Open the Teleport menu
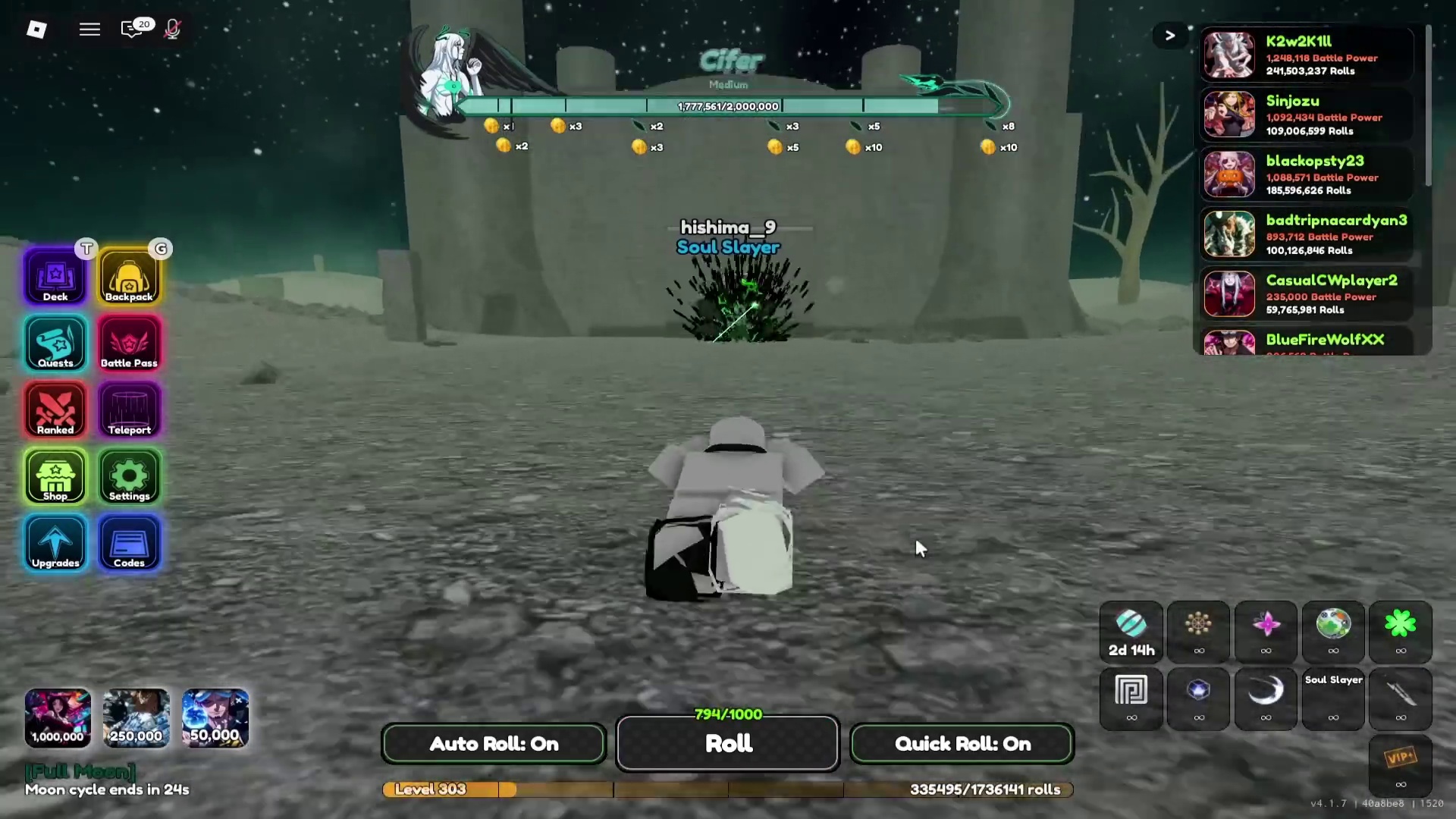The image size is (1456, 819). [x=129, y=409]
